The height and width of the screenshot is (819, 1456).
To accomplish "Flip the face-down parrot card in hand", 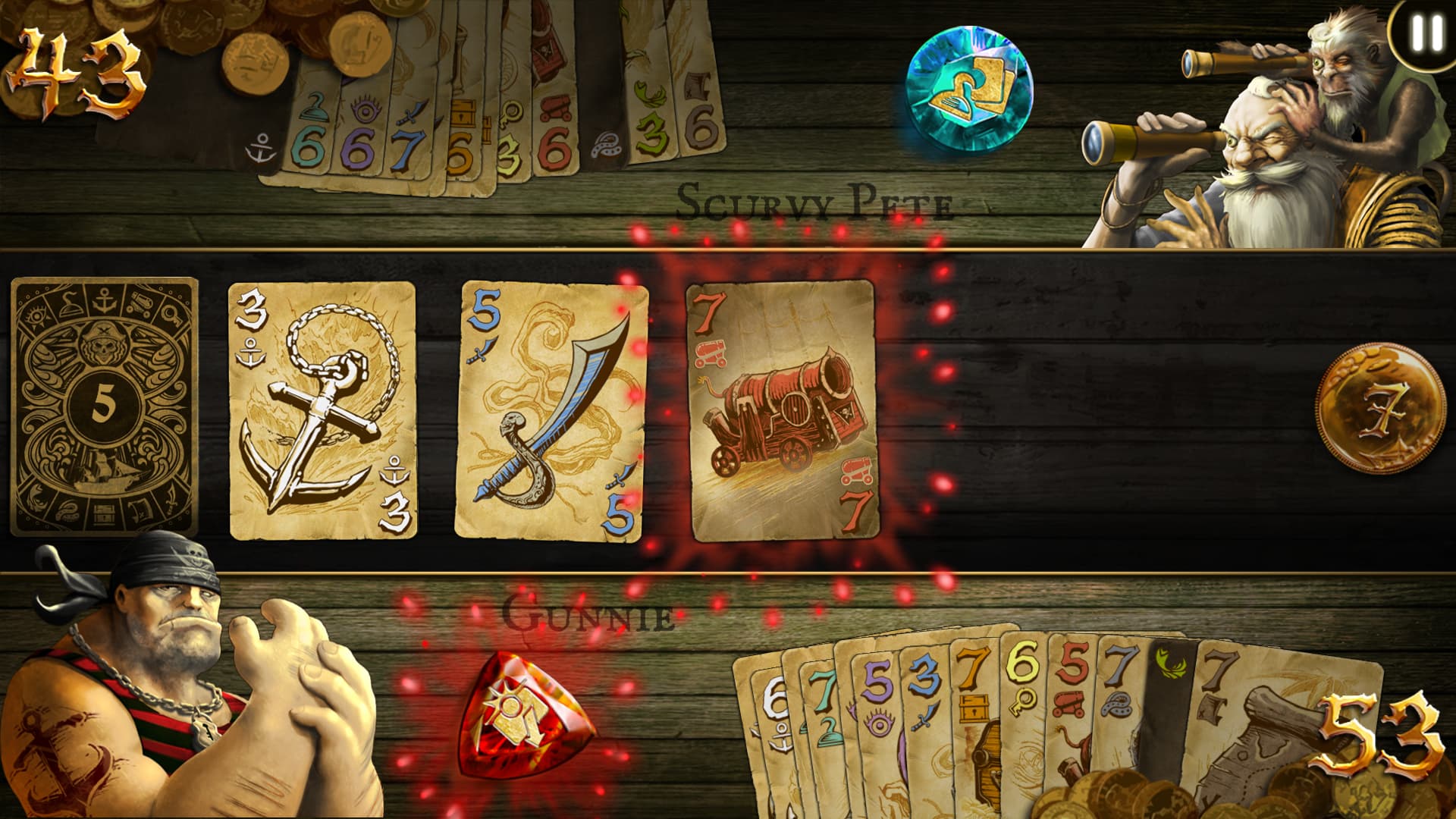I will coord(1169,675).
